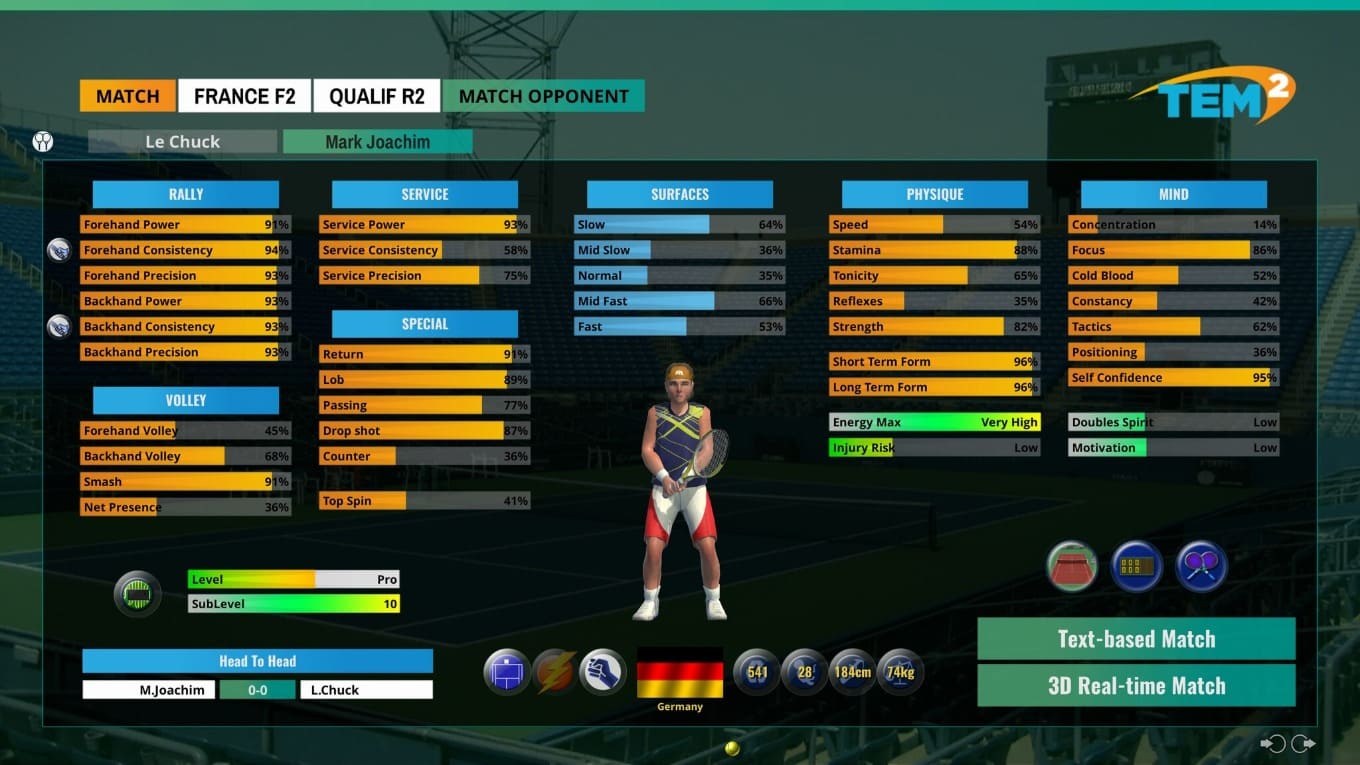This screenshot has height=765, width=1360.
Task: Select the lightning bolt icon
Action: coord(555,671)
